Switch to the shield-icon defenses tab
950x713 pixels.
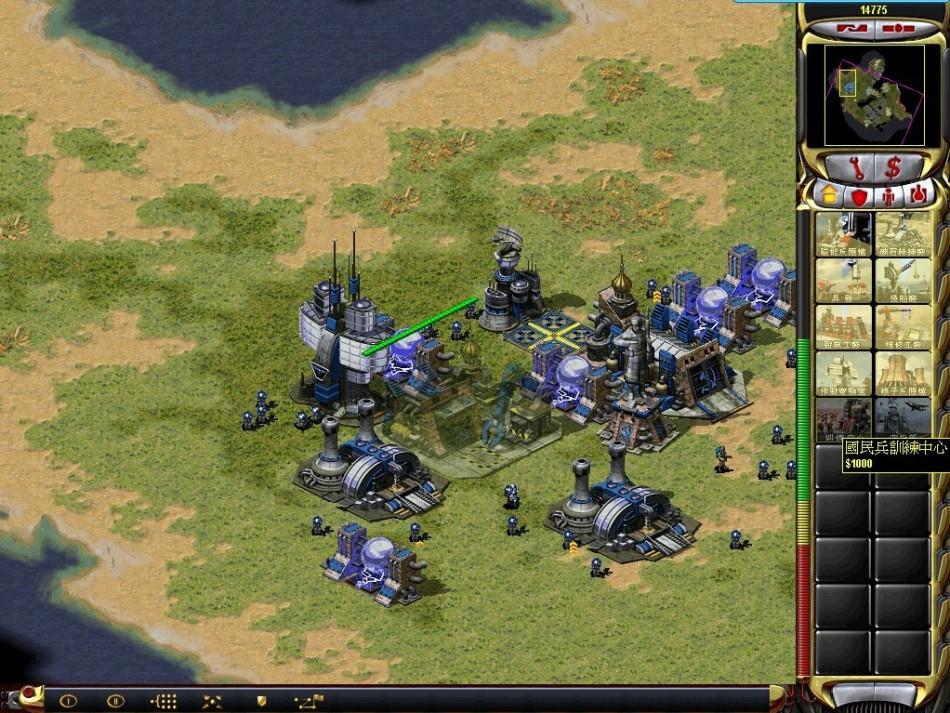click(858, 195)
